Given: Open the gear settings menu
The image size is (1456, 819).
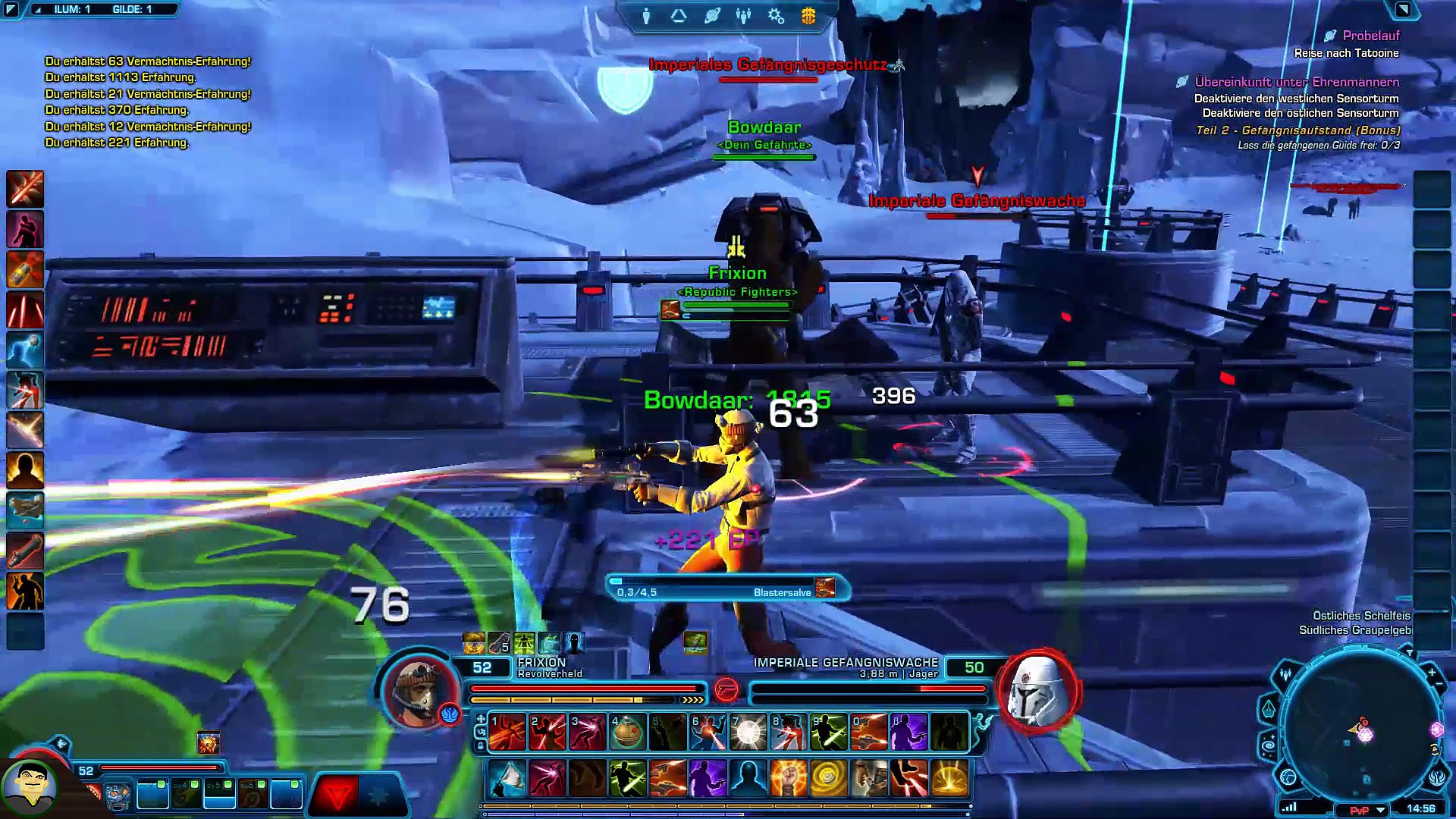Looking at the screenshot, I should [776, 16].
